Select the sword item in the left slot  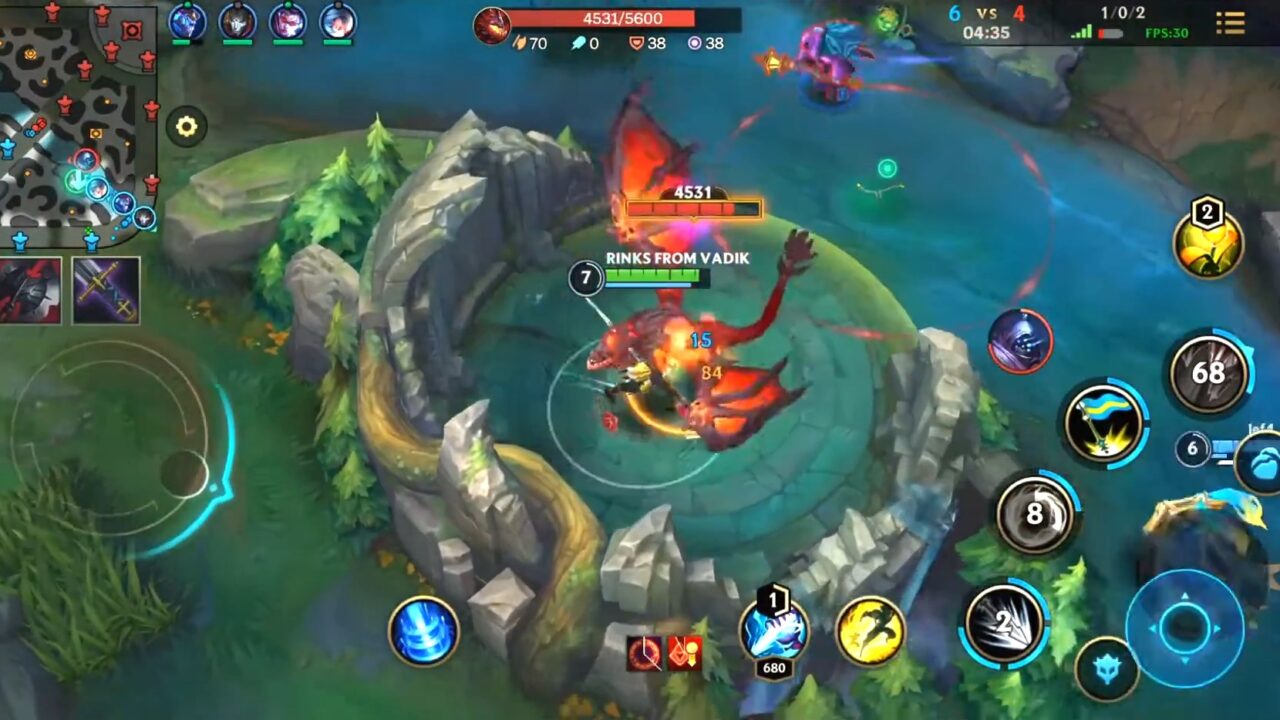(x=104, y=291)
